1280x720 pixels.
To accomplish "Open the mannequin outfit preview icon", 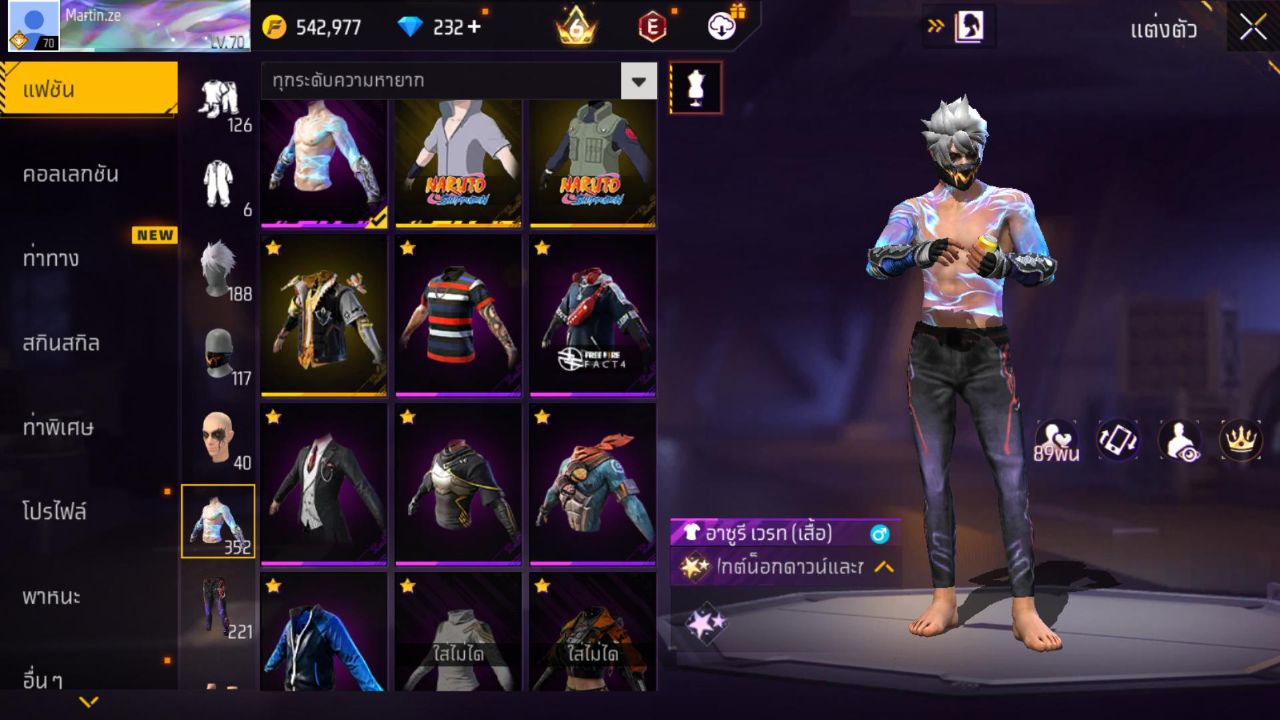I will coord(693,86).
